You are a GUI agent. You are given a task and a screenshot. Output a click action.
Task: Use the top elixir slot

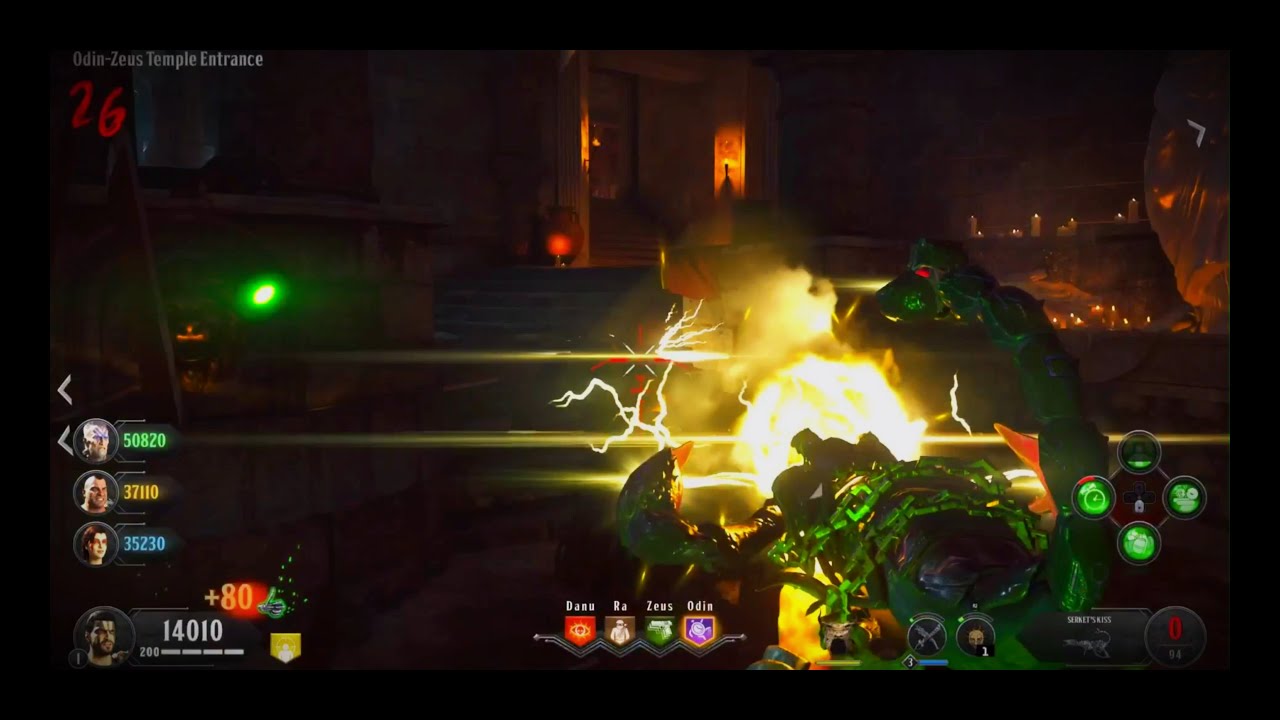click(1139, 453)
